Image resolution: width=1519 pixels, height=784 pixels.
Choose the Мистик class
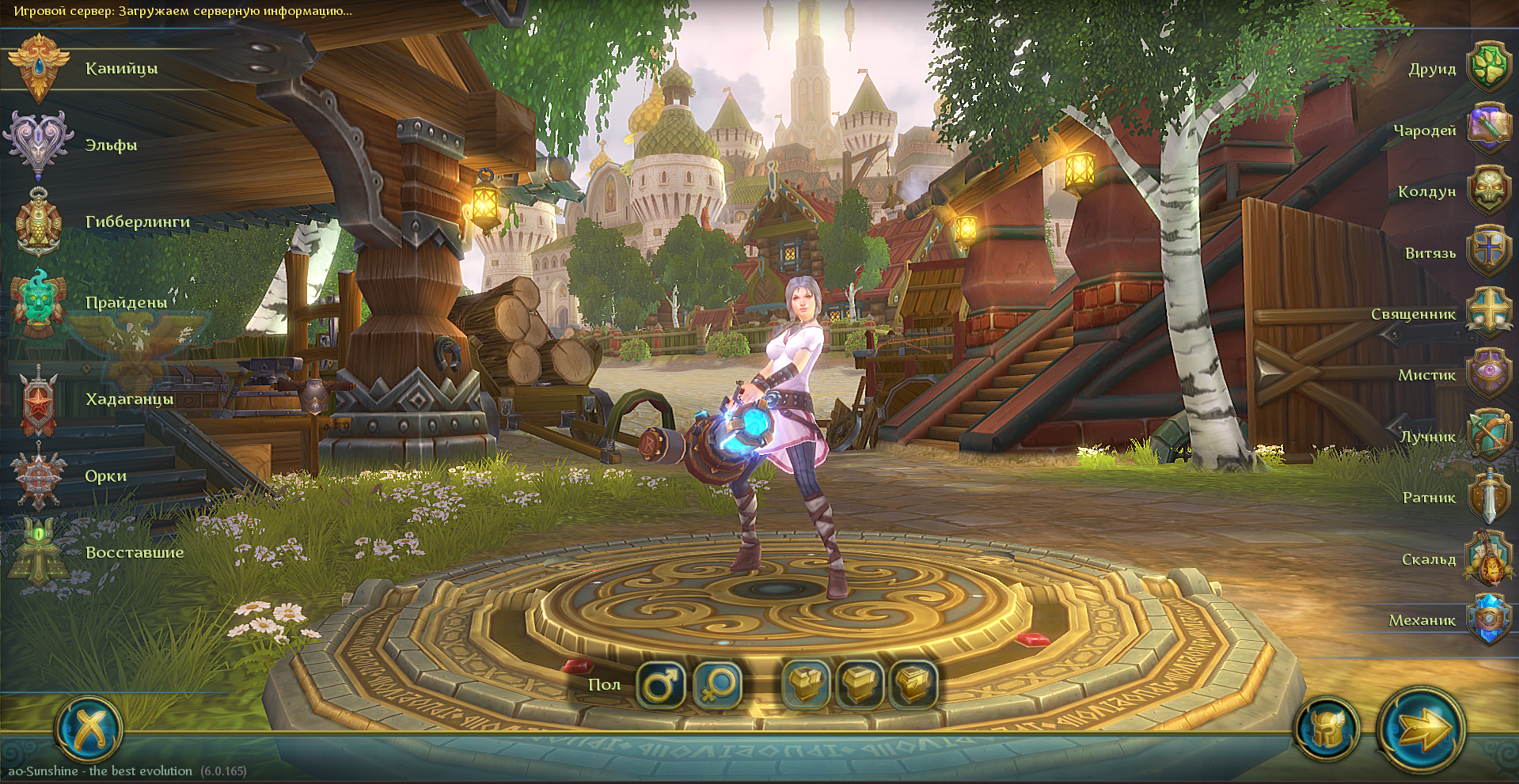(x=1488, y=375)
